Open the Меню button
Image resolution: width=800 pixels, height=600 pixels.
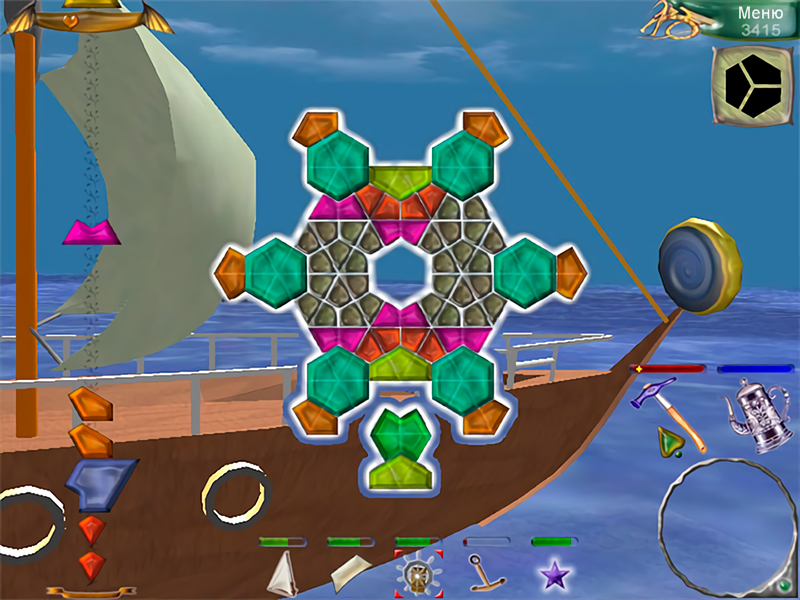coord(758,14)
